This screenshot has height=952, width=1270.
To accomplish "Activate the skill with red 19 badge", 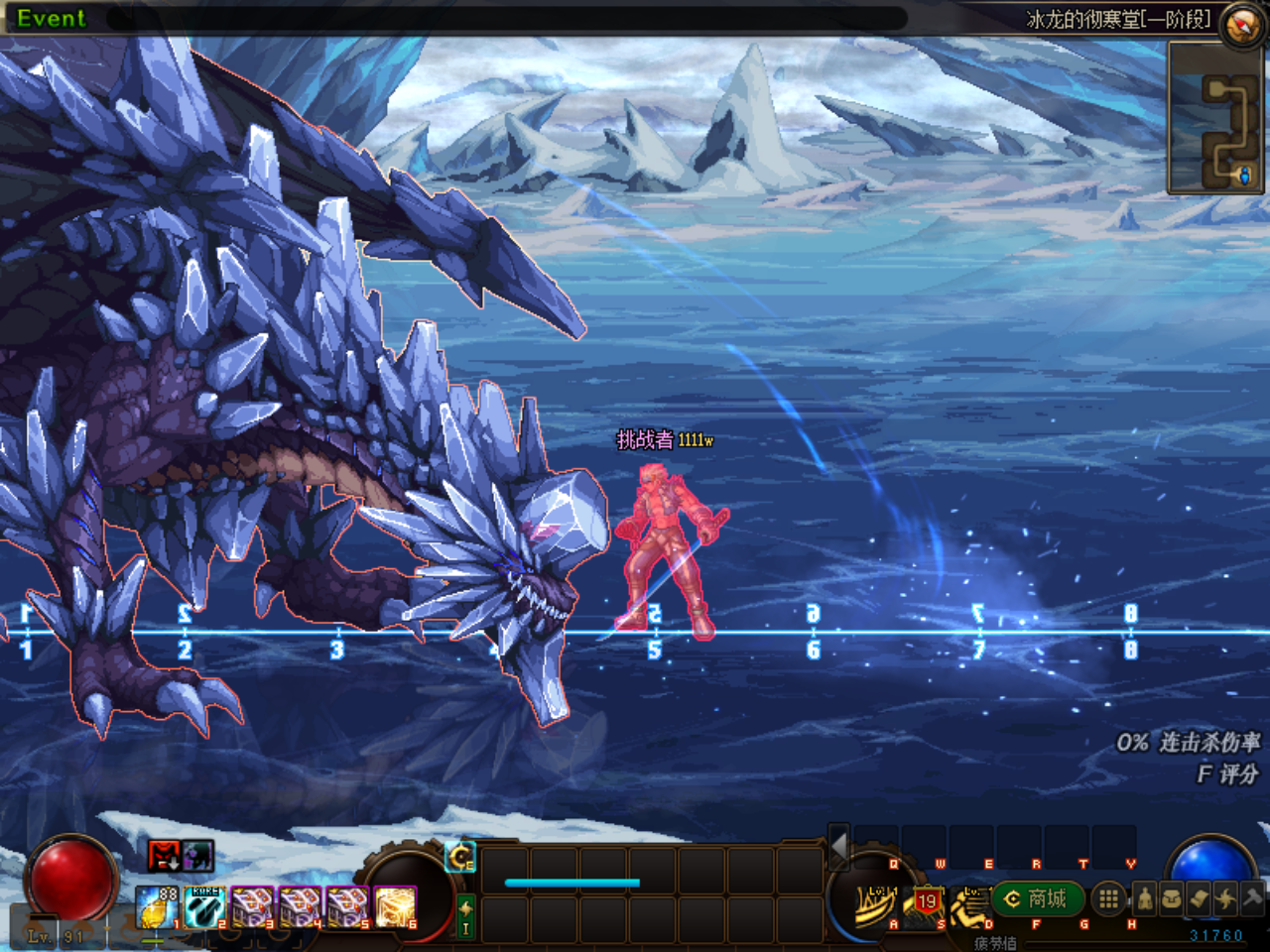I will coord(926,903).
